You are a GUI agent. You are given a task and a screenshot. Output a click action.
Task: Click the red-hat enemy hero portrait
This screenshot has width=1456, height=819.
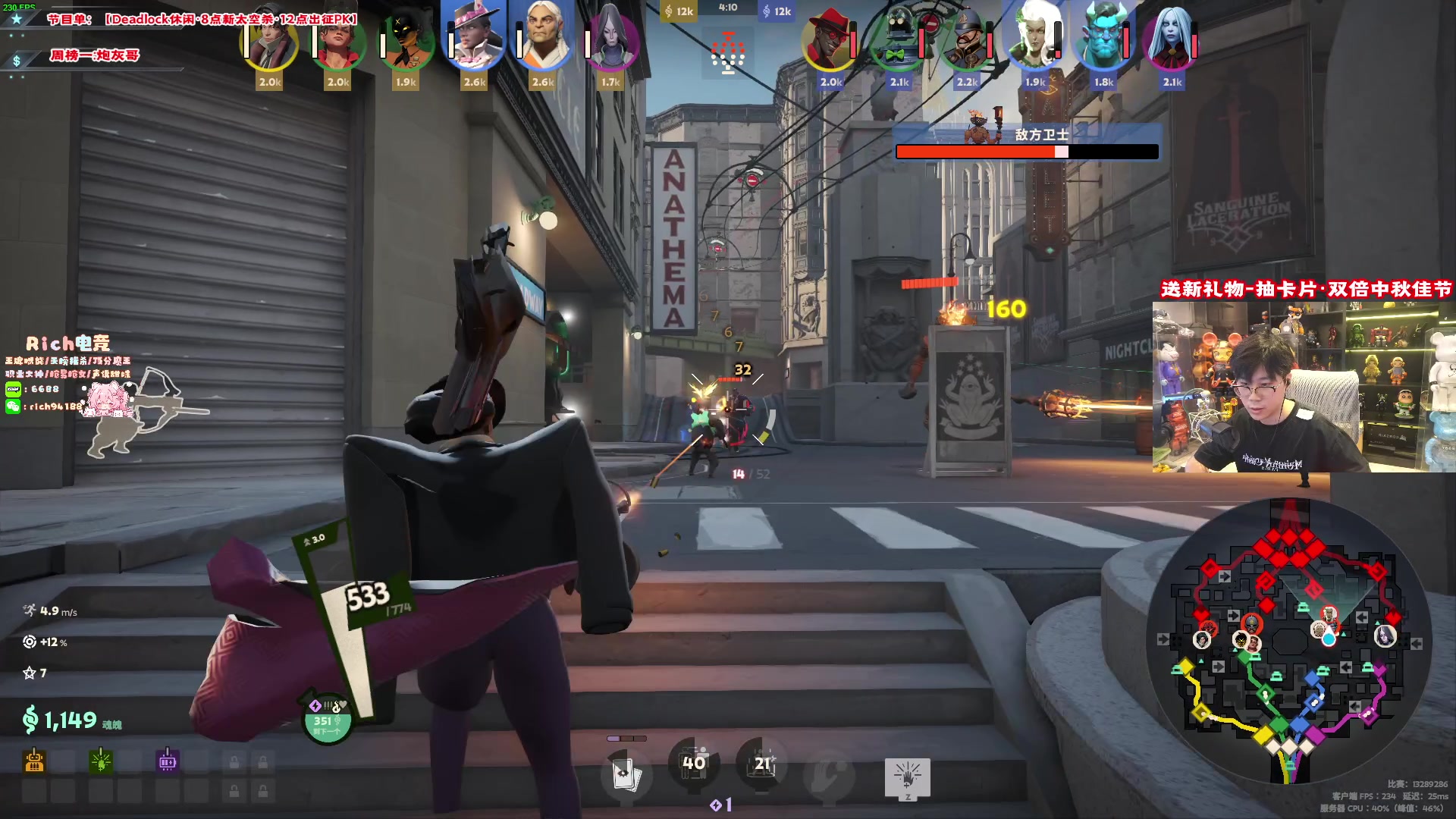point(830,39)
